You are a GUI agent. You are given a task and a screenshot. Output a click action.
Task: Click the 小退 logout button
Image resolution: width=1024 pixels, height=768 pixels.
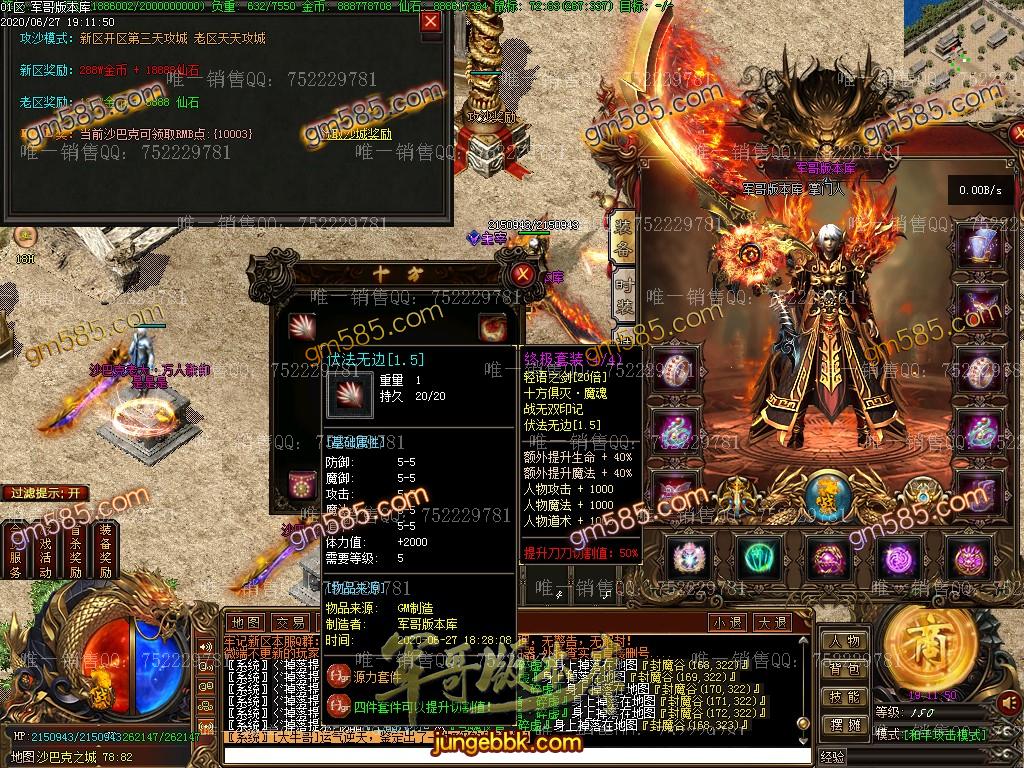click(x=727, y=622)
